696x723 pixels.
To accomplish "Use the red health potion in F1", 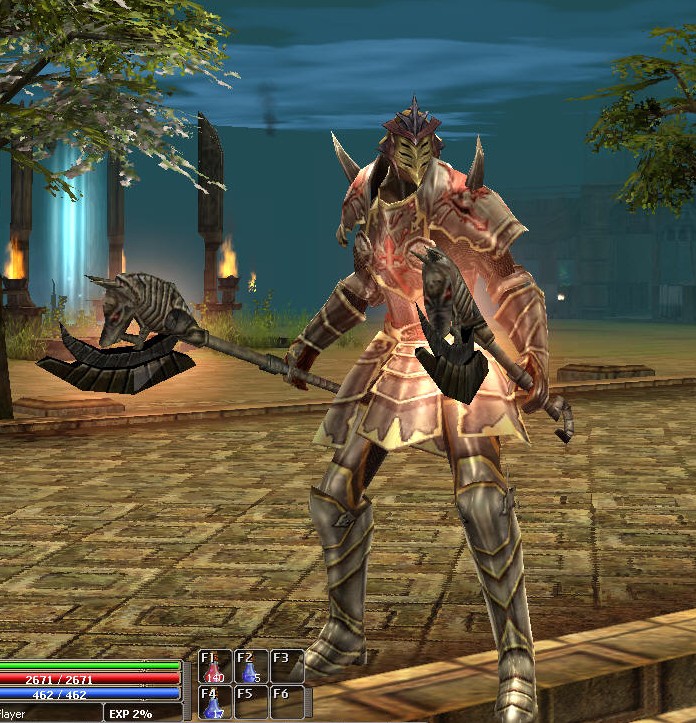I will click(215, 667).
